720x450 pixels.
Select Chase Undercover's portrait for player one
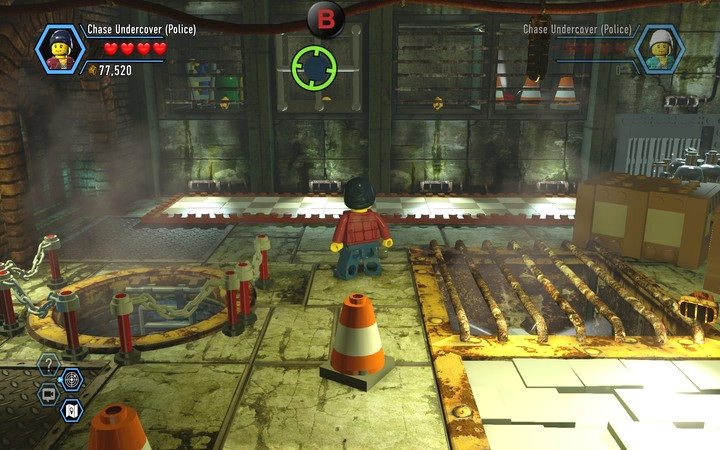point(60,49)
